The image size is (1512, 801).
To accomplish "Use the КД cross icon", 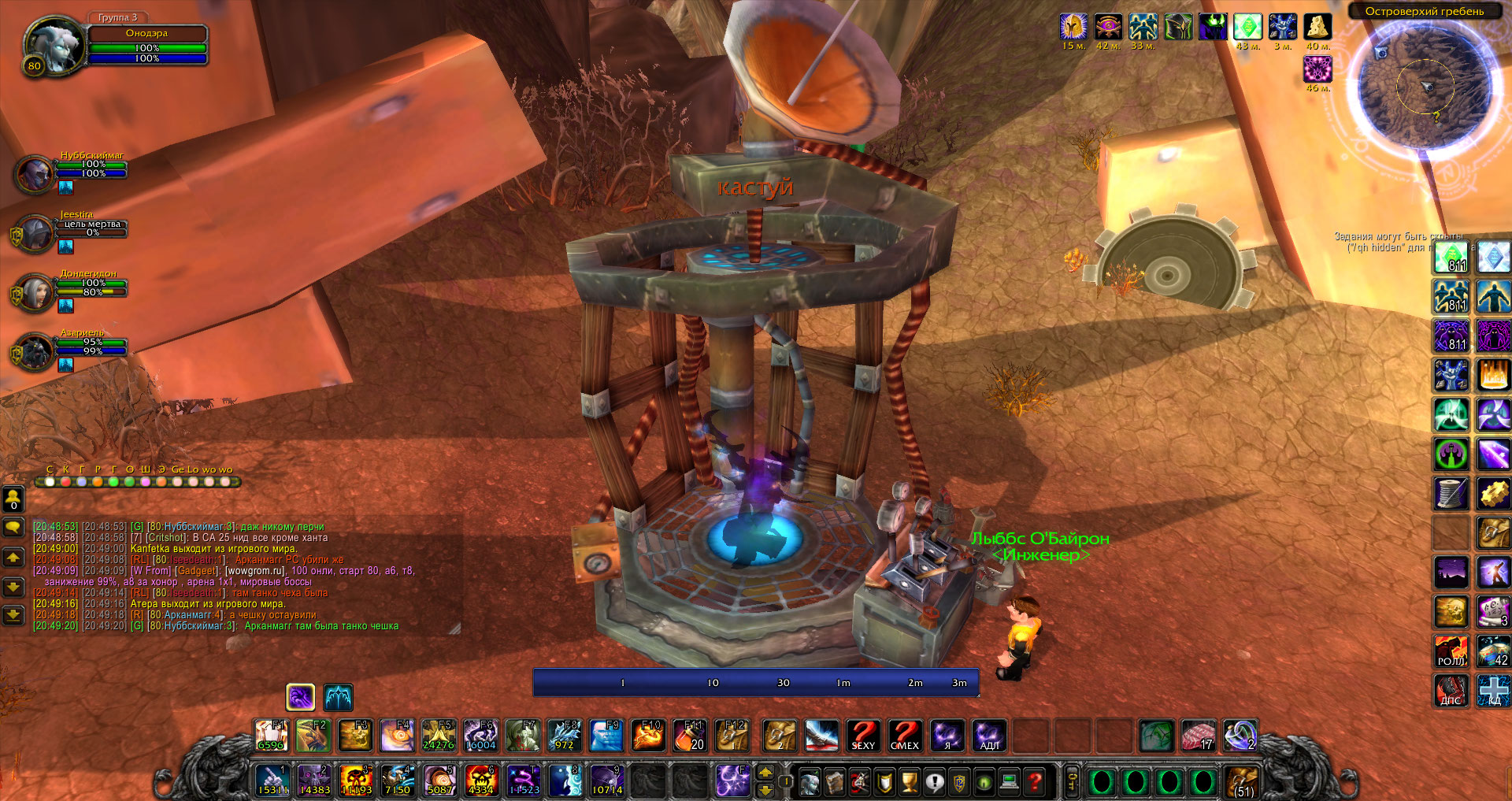I will (x=1493, y=691).
